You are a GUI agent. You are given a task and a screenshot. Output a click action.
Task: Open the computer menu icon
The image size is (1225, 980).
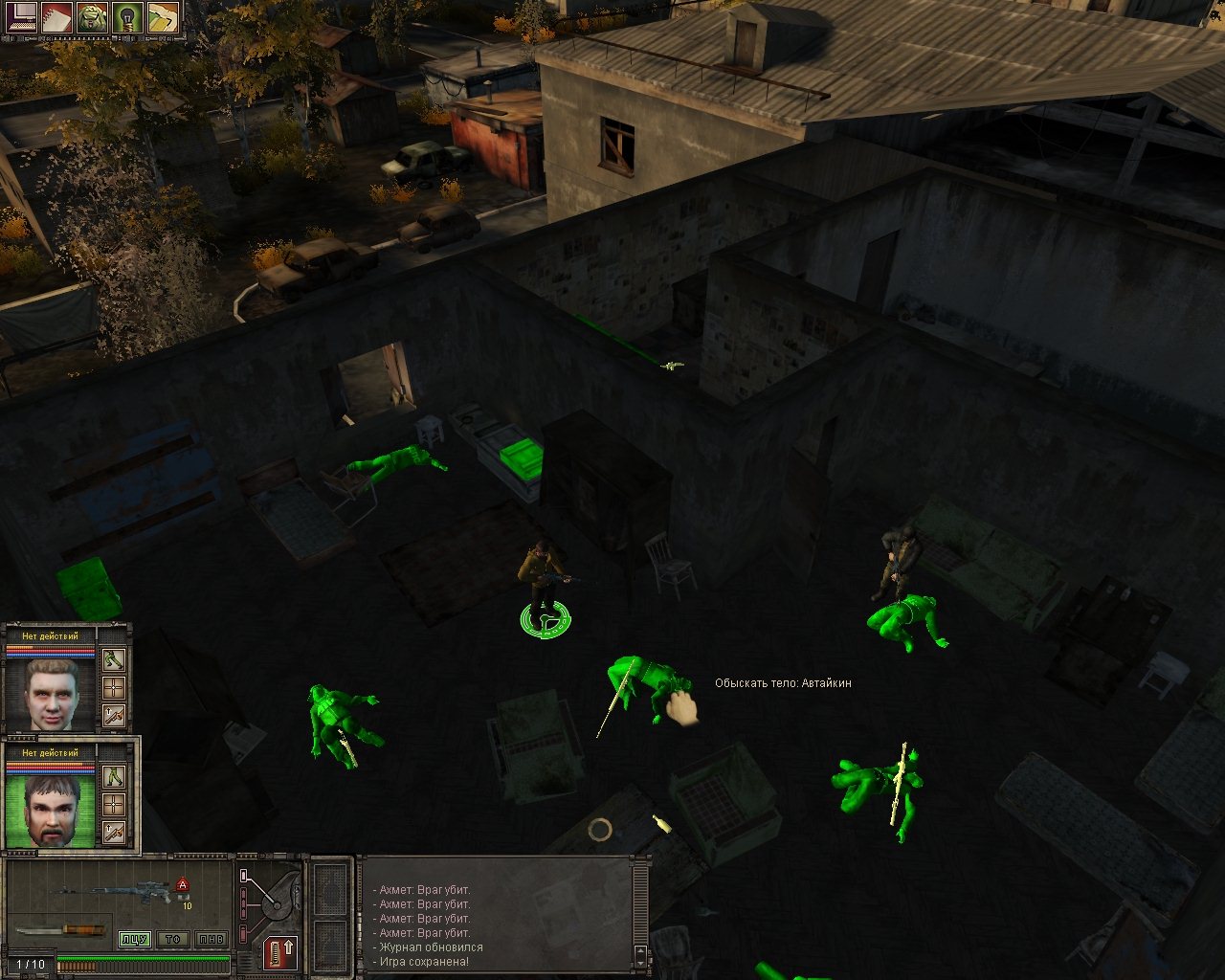pos(21,18)
